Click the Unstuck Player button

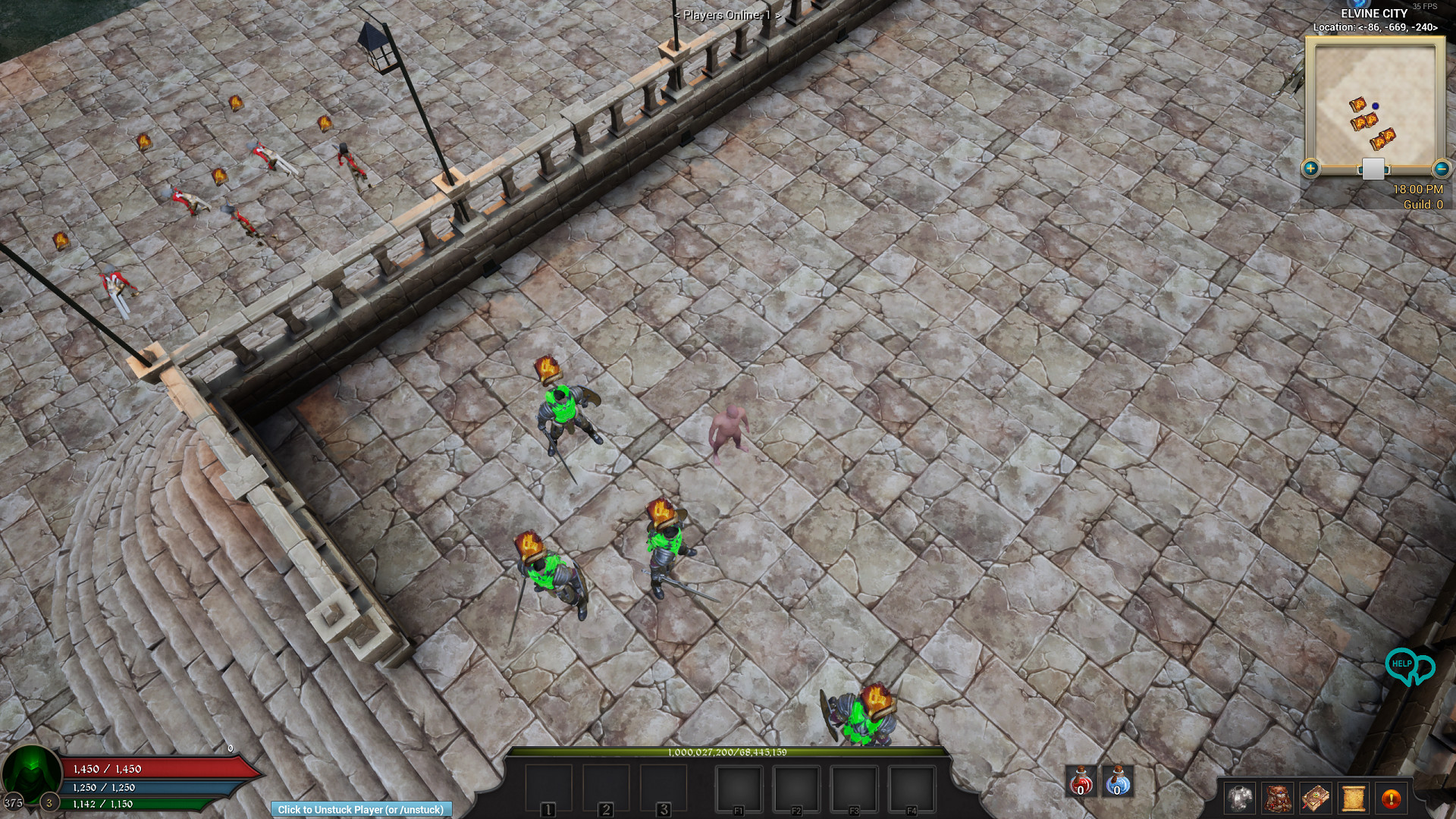(362, 809)
